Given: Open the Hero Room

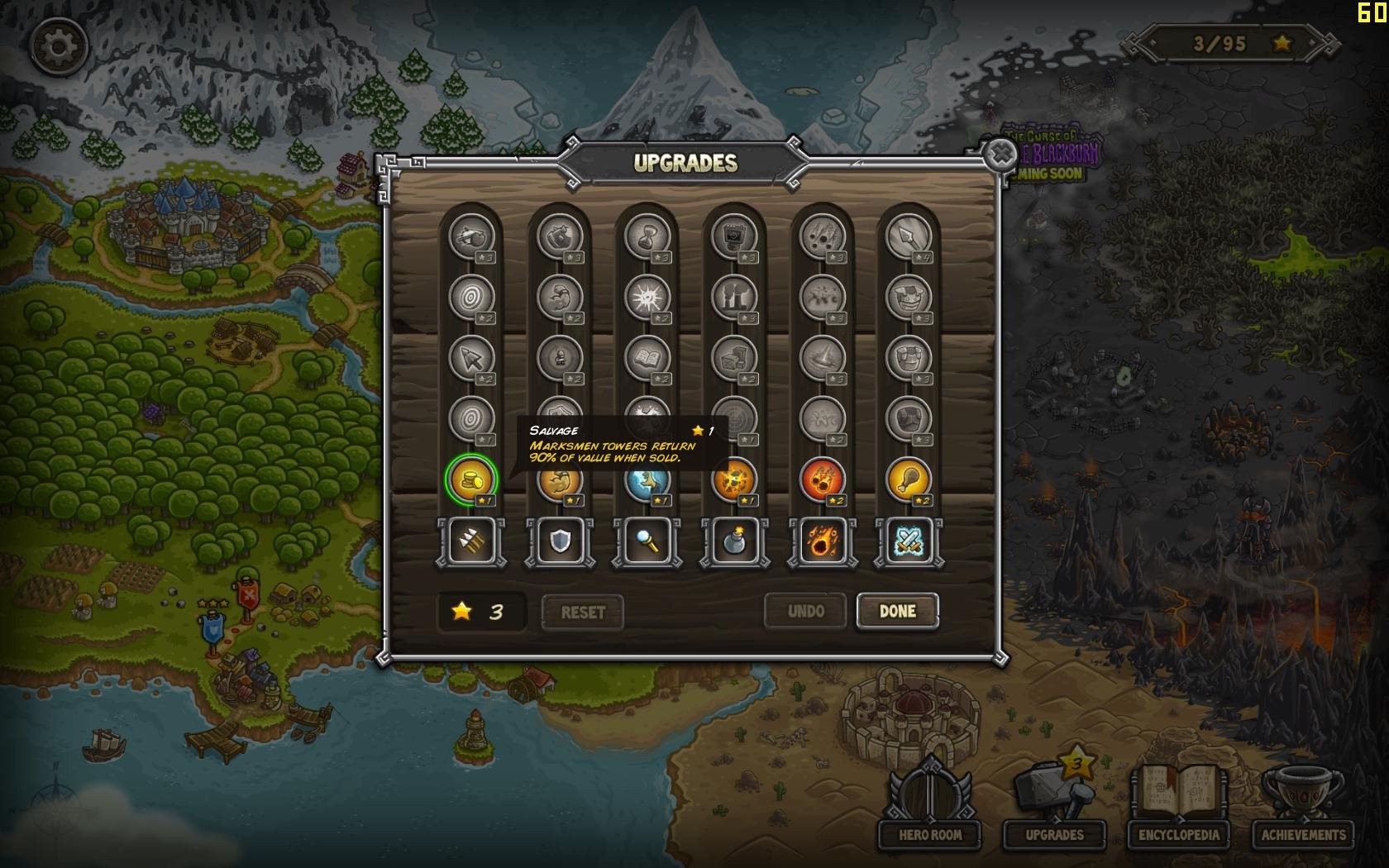Looking at the screenshot, I should (x=929, y=806).
